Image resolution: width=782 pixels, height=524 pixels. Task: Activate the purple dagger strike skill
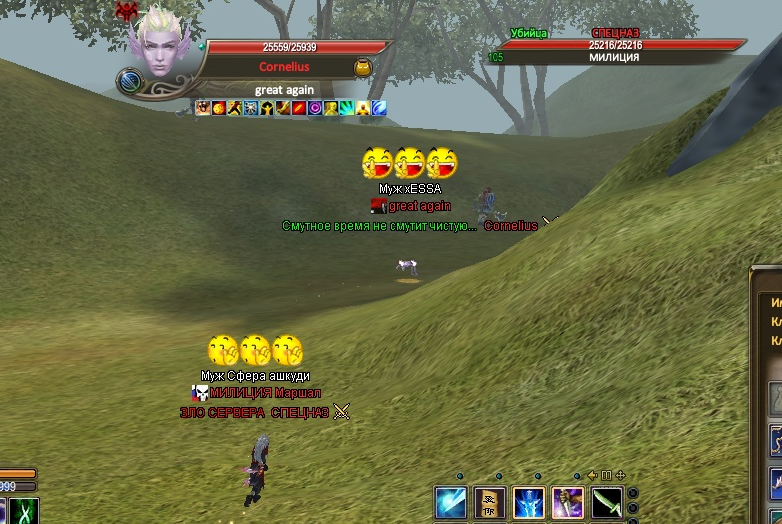(568, 502)
